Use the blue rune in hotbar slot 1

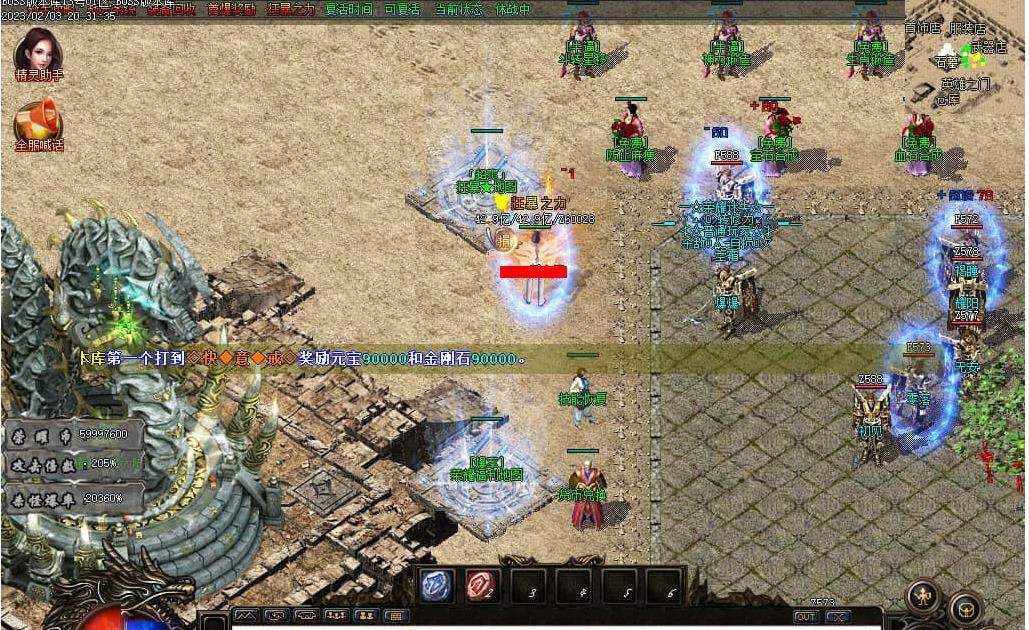point(438,587)
